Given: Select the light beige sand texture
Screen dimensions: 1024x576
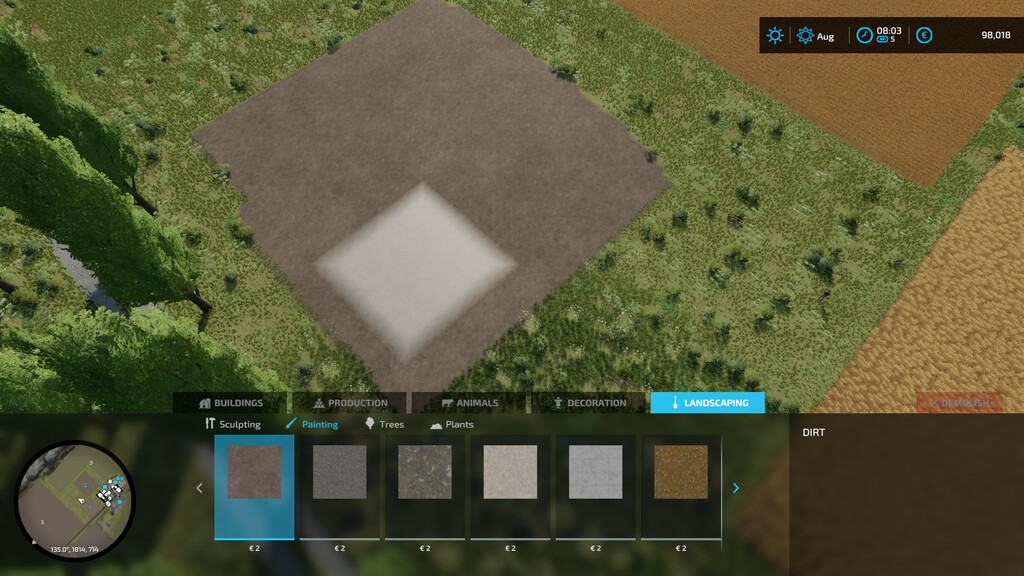Looking at the screenshot, I should [x=510, y=472].
